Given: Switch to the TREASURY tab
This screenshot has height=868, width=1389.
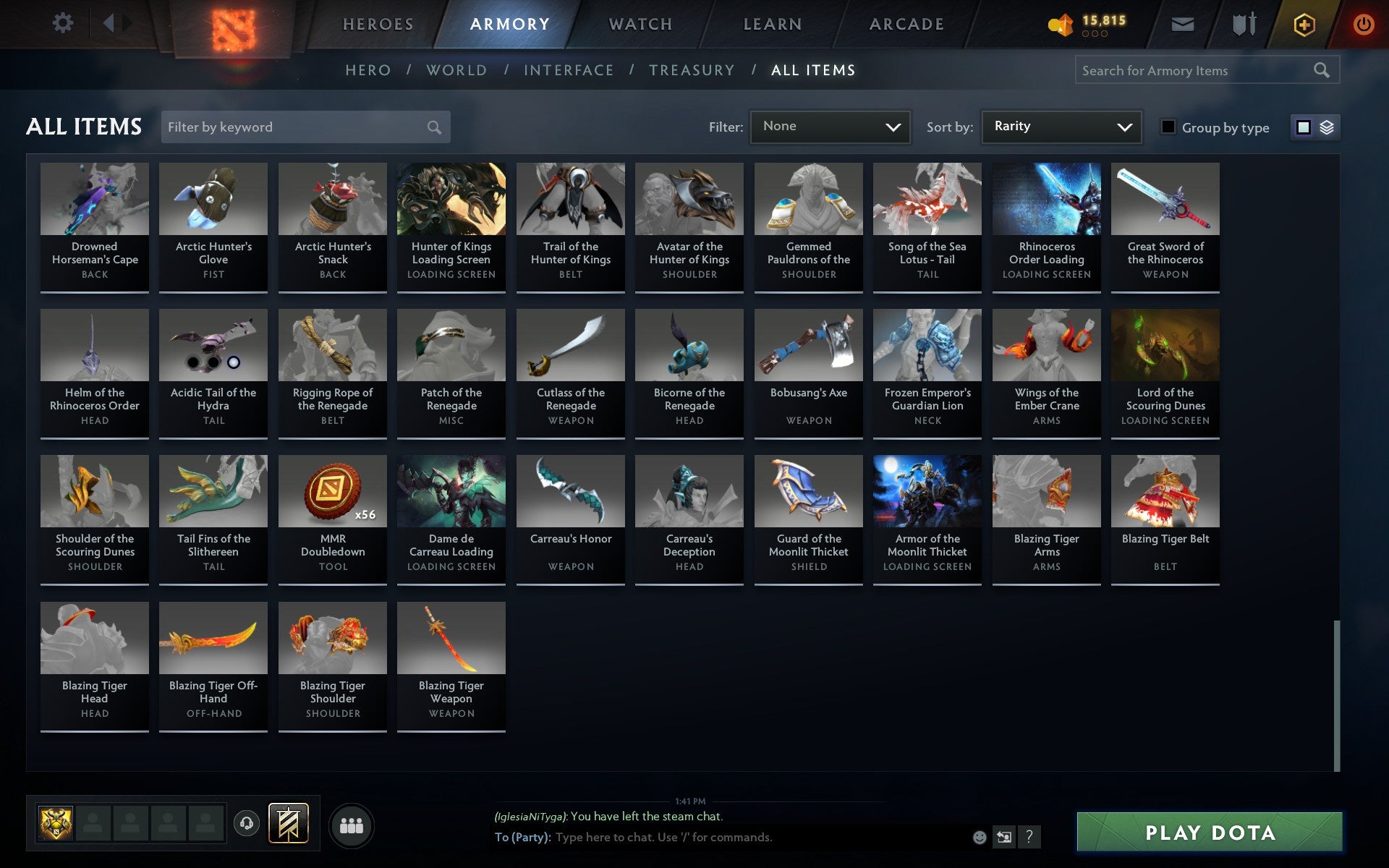Looking at the screenshot, I should coord(692,70).
